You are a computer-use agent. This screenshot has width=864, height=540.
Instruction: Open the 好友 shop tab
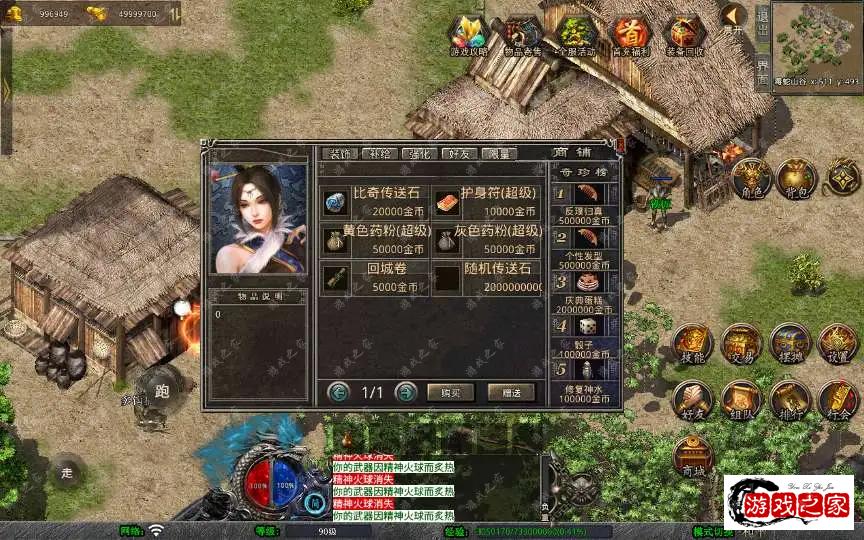(x=458, y=154)
